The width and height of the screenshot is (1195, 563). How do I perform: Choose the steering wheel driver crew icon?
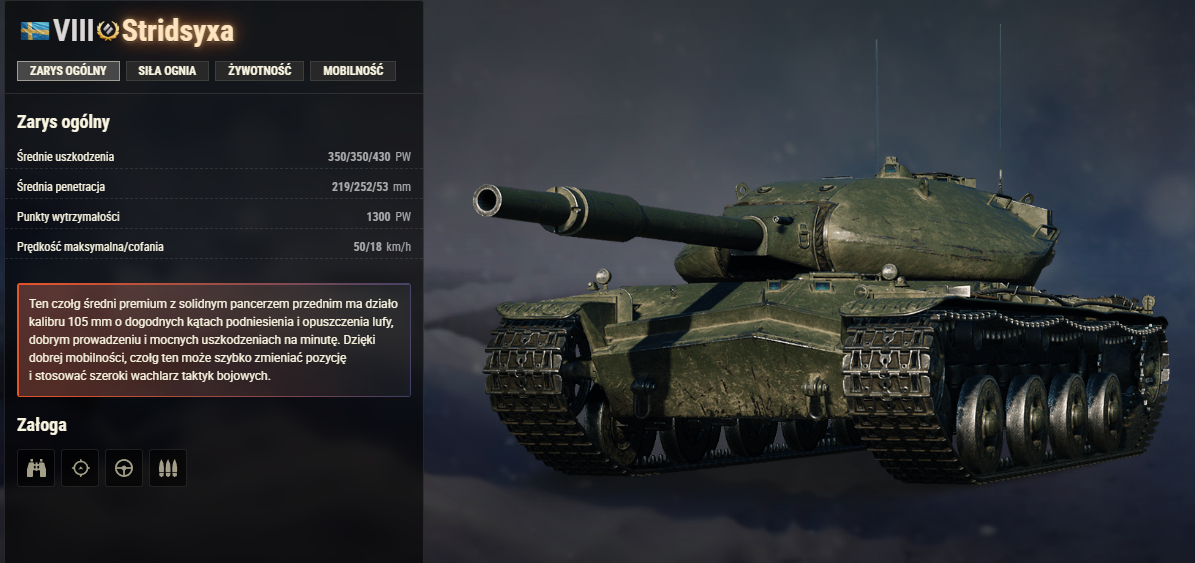pyautogui.click(x=124, y=468)
